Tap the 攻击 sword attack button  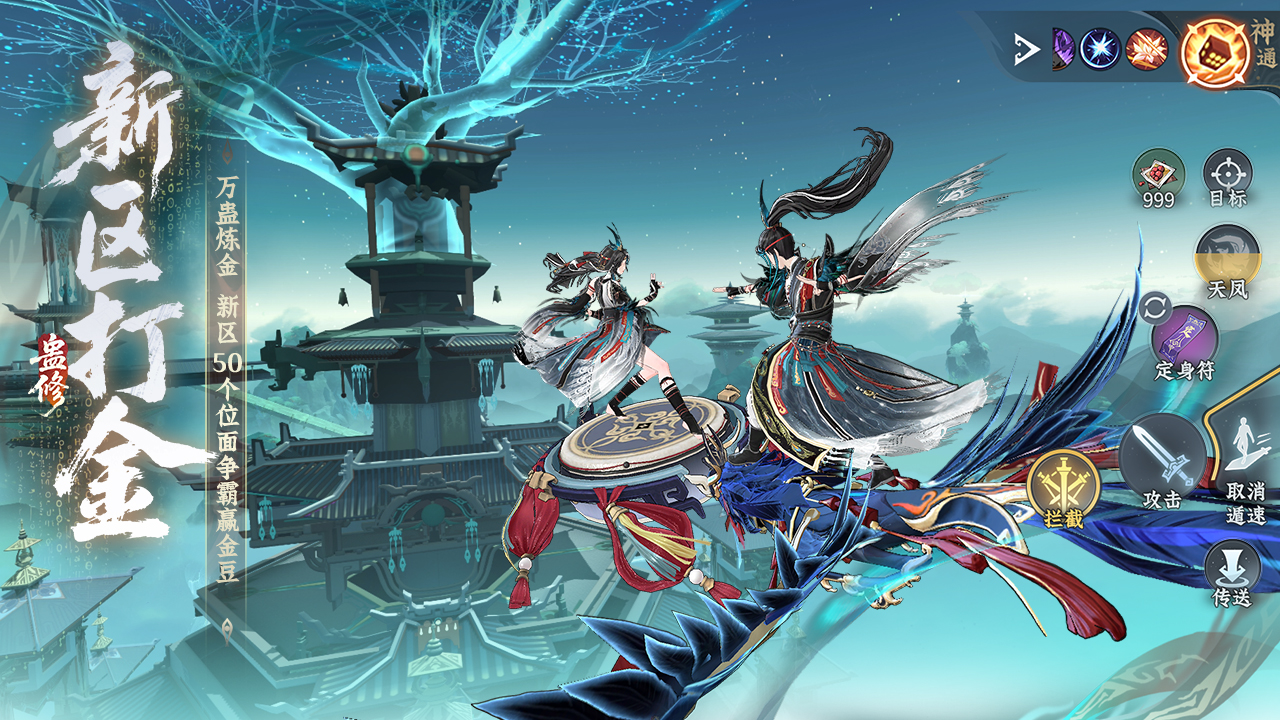(1161, 458)
